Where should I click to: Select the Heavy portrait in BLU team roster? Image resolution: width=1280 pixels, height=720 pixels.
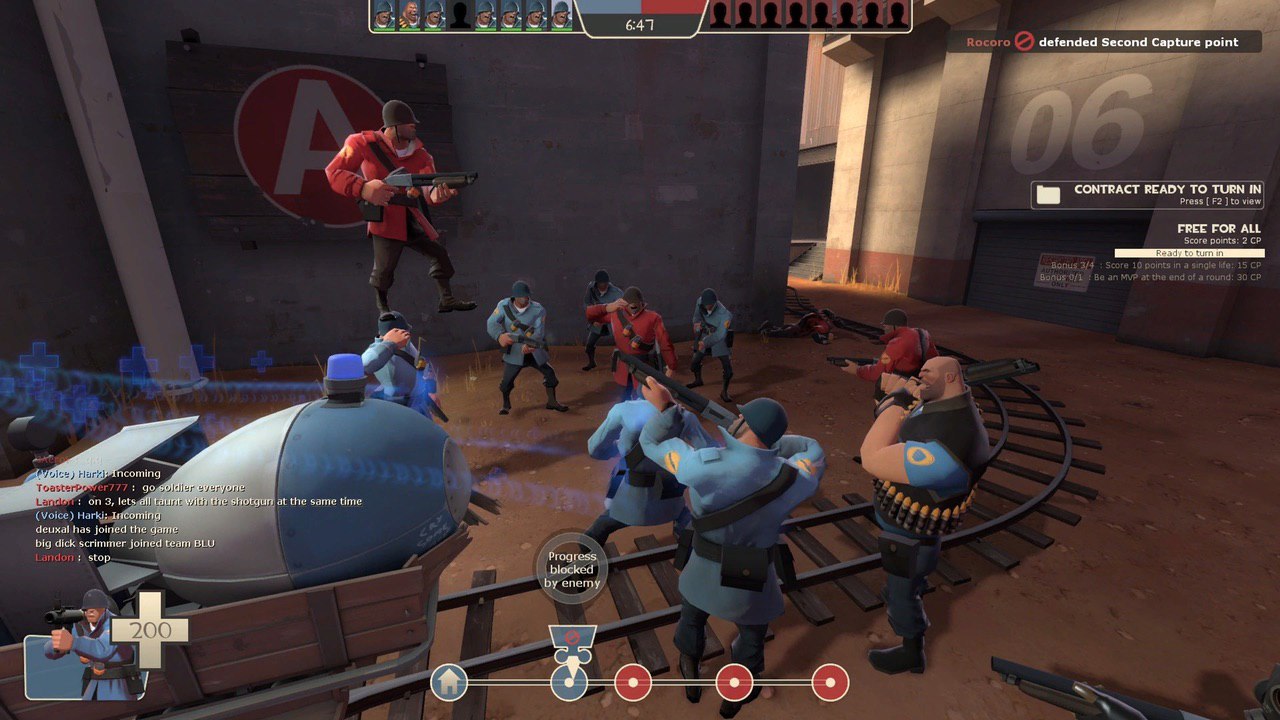(409, 15)
